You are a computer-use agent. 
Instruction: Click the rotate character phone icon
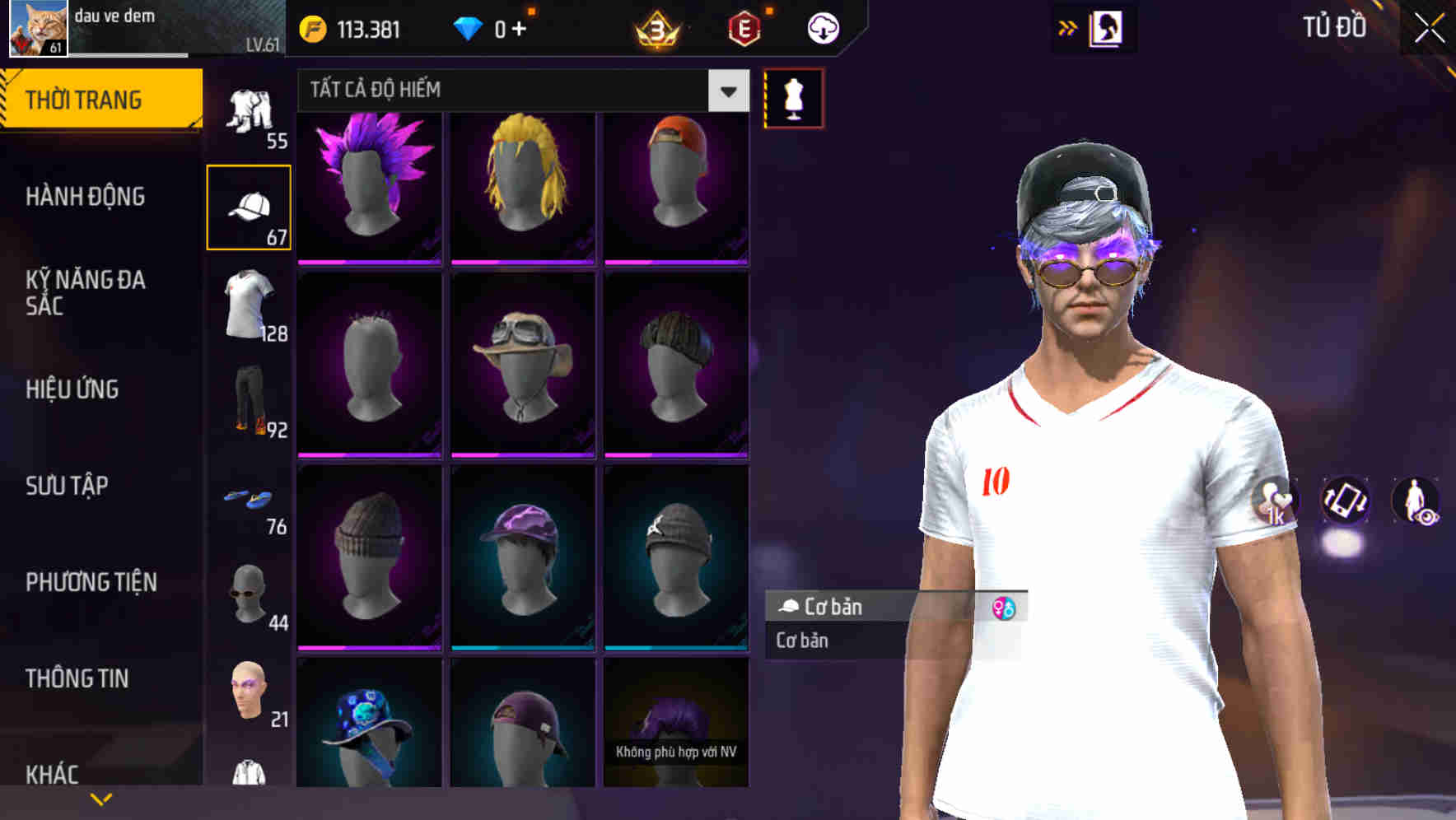[x=1346, y=502]
